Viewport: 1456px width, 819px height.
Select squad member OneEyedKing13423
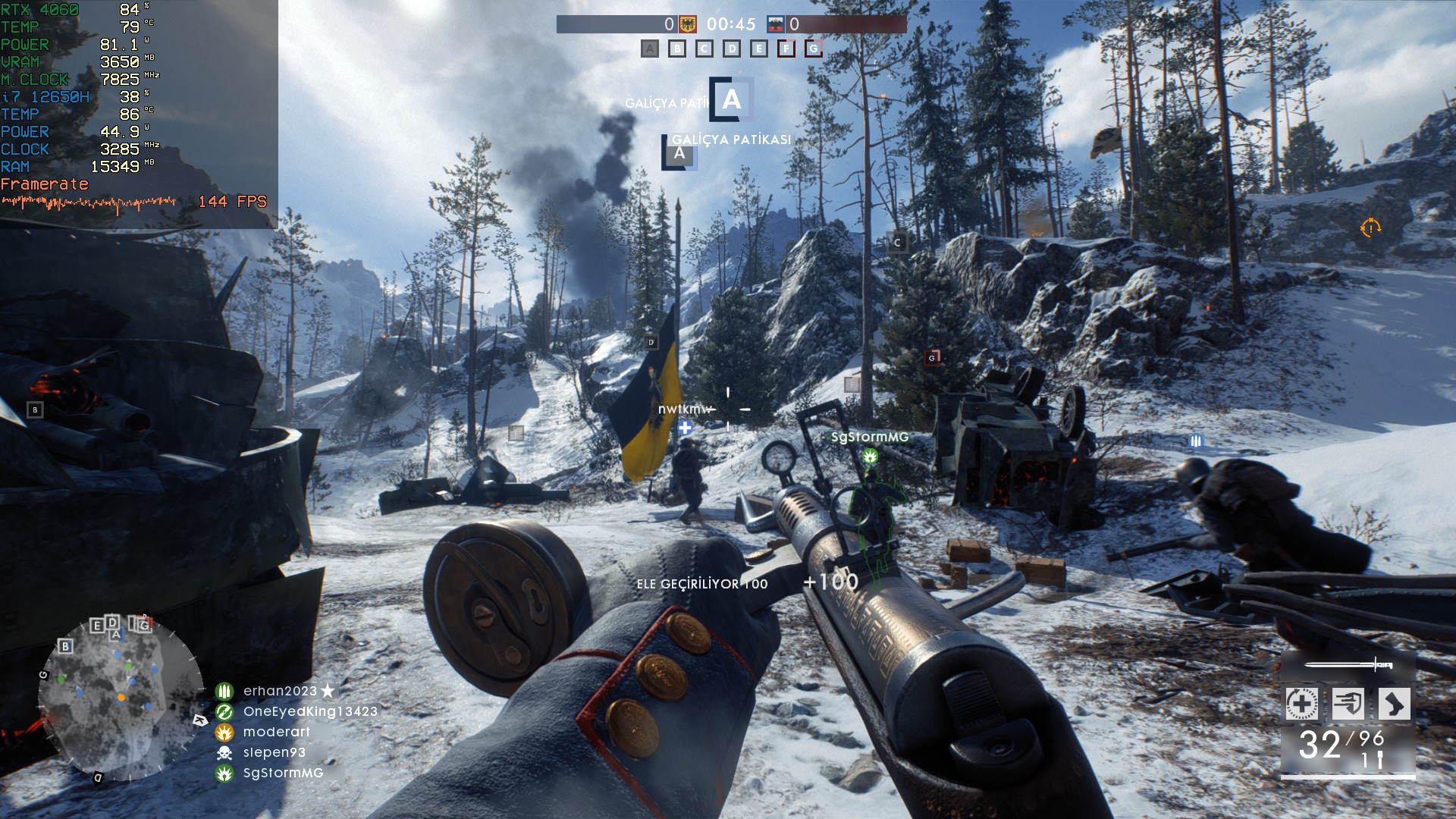(x=309, y=711)
